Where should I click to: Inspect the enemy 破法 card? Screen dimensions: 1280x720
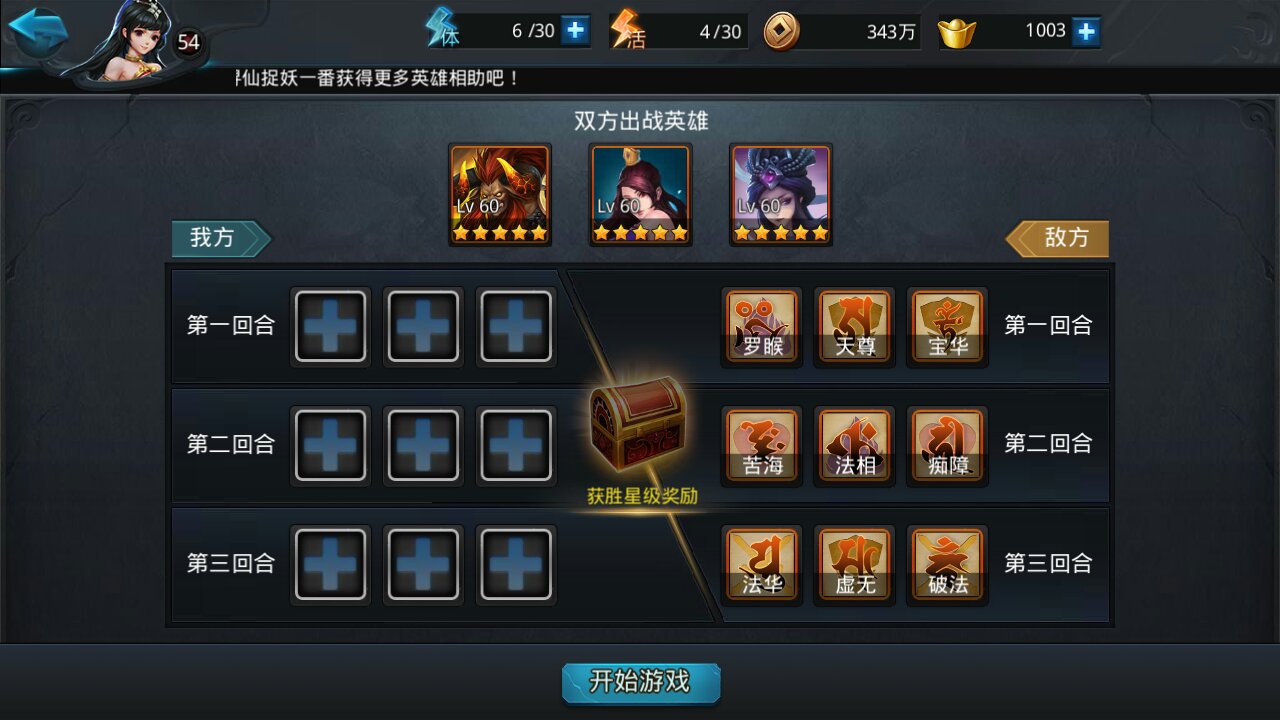click(947, 565)
